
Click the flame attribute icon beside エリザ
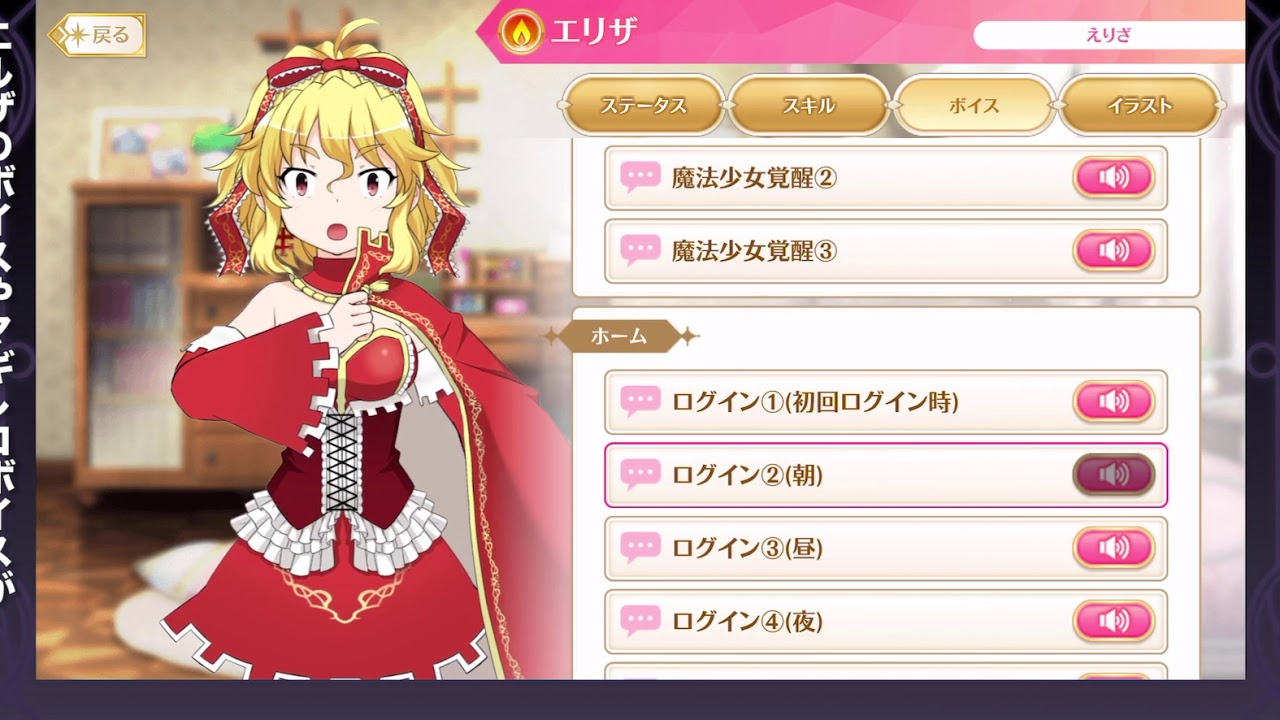point(521,32)
